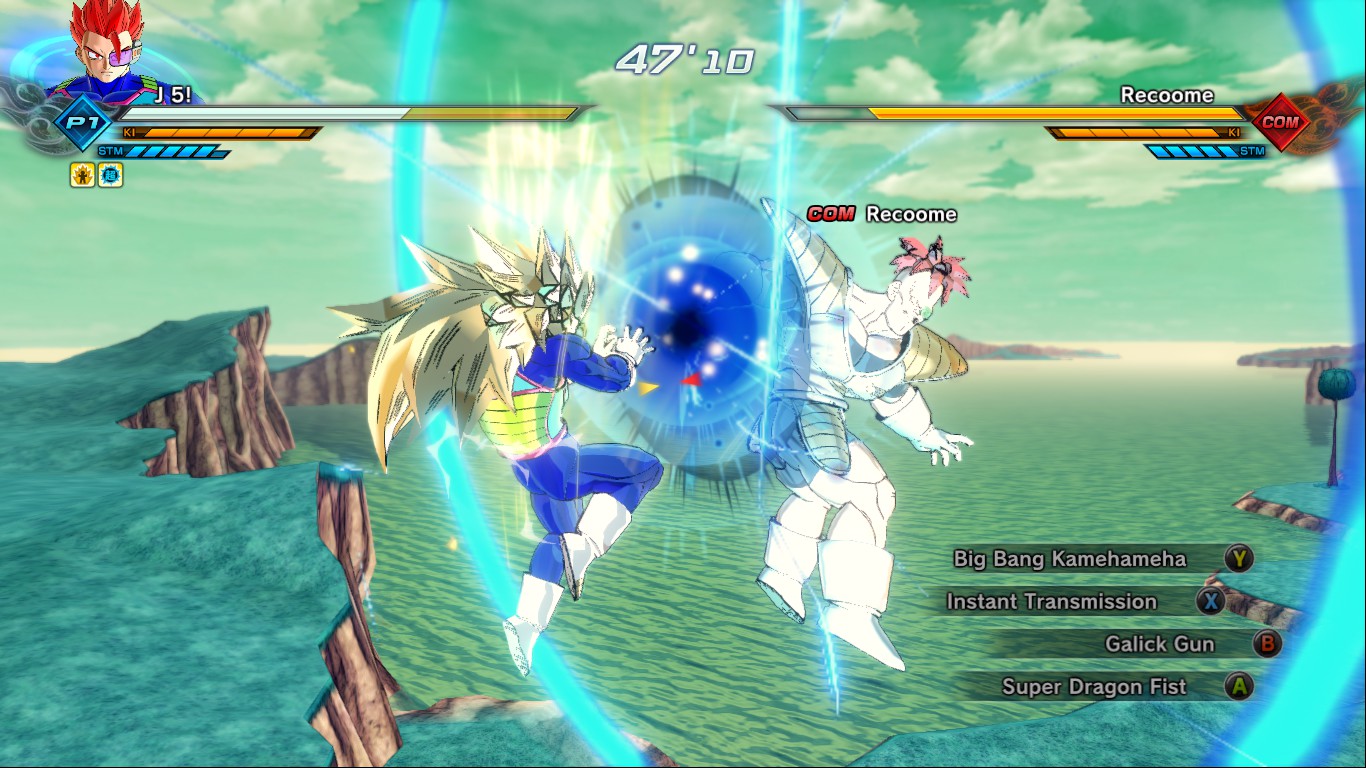The width and height of the screenshot is (1366, 768).
Task: Select the power-up aura figure status icon
Action: point(82,175)
